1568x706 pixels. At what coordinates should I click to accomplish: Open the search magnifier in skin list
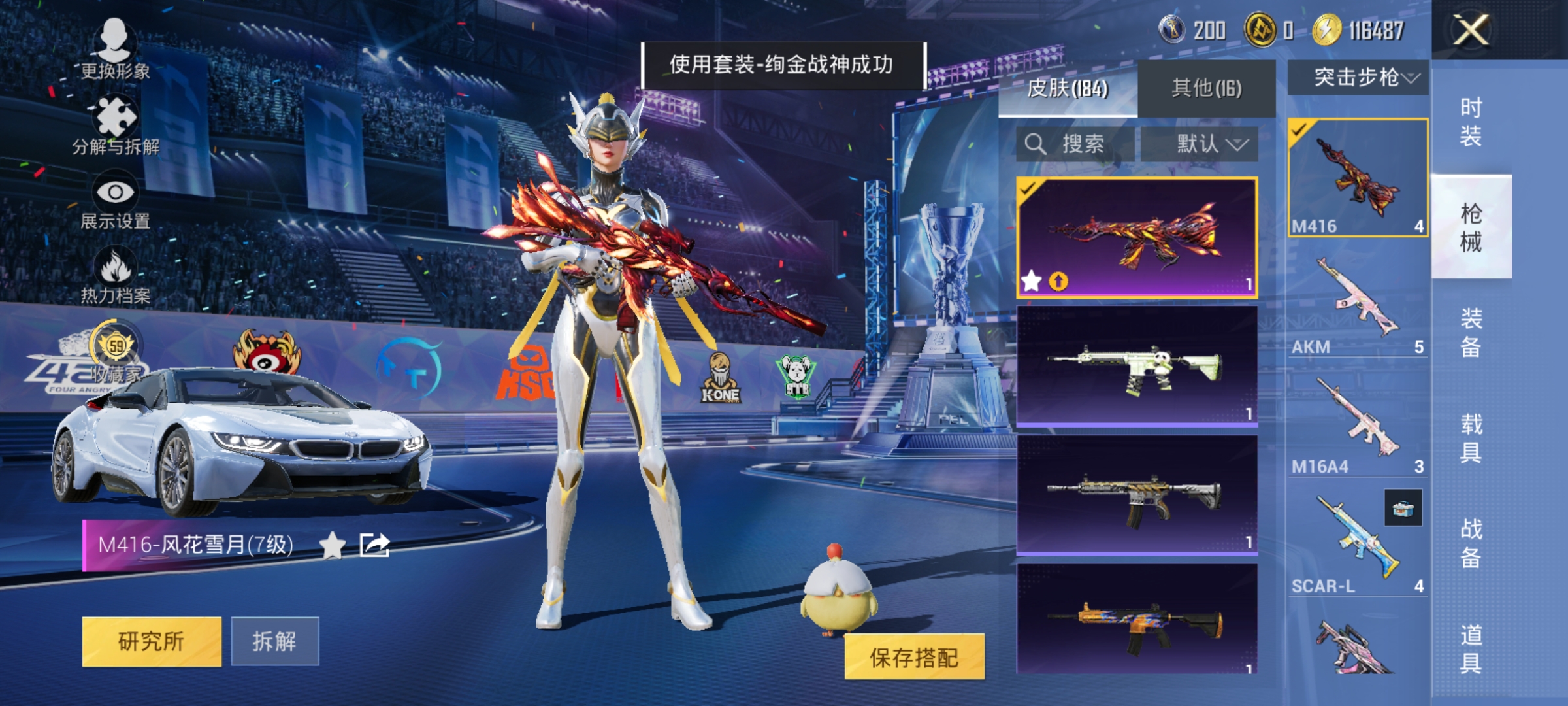(1035, 143)
